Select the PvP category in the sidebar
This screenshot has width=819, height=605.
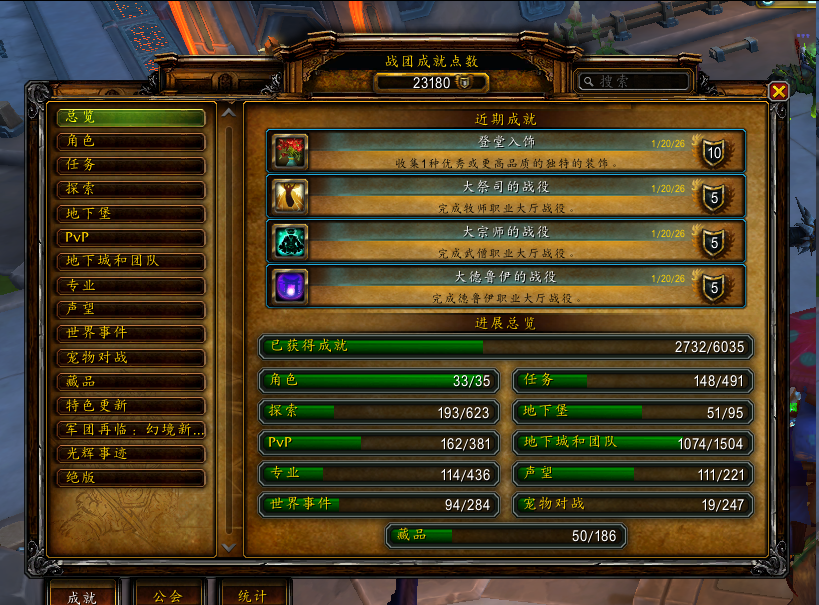pos(130,237)
